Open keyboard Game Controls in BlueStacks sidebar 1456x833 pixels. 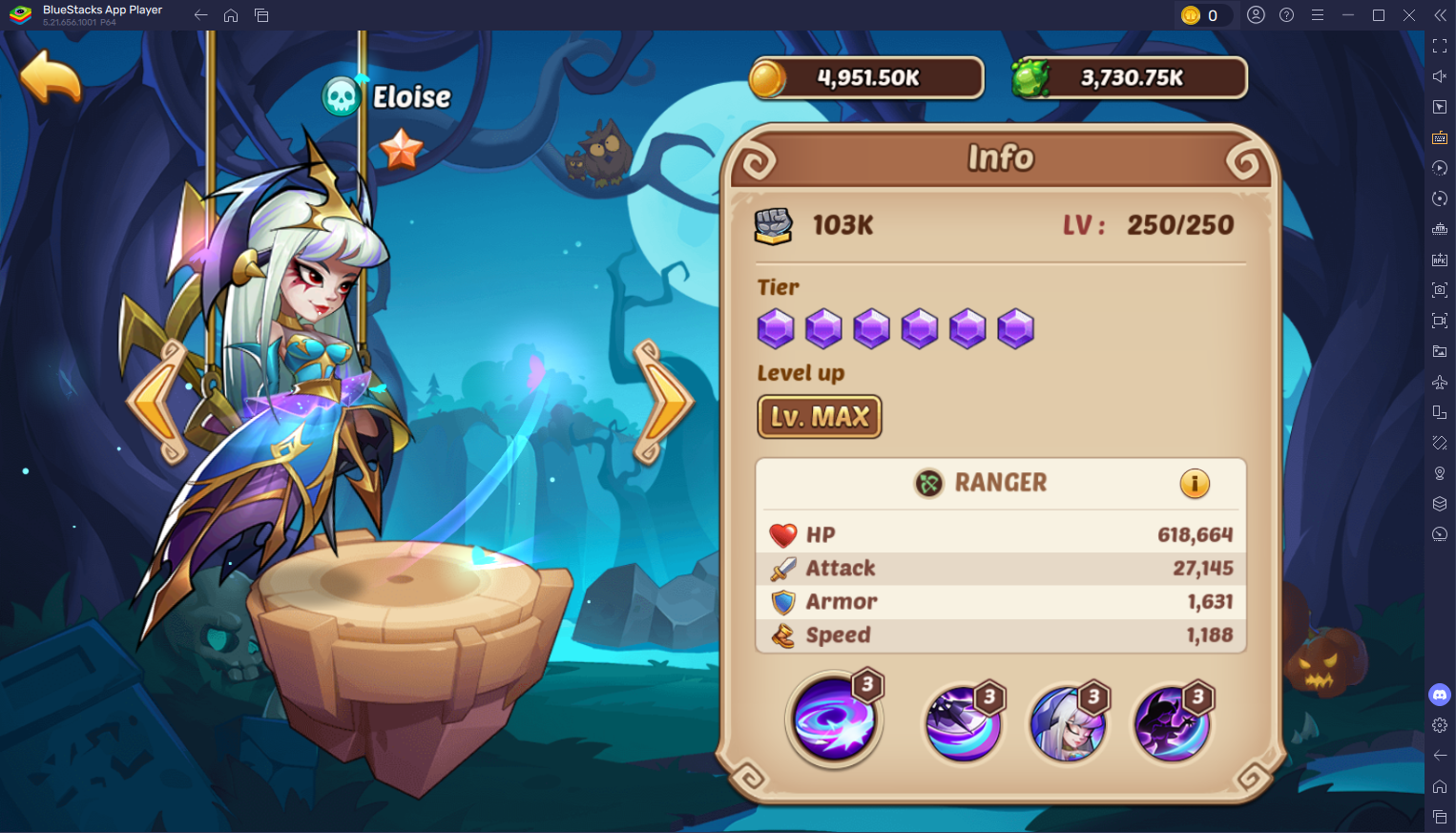click(1441, 137)
